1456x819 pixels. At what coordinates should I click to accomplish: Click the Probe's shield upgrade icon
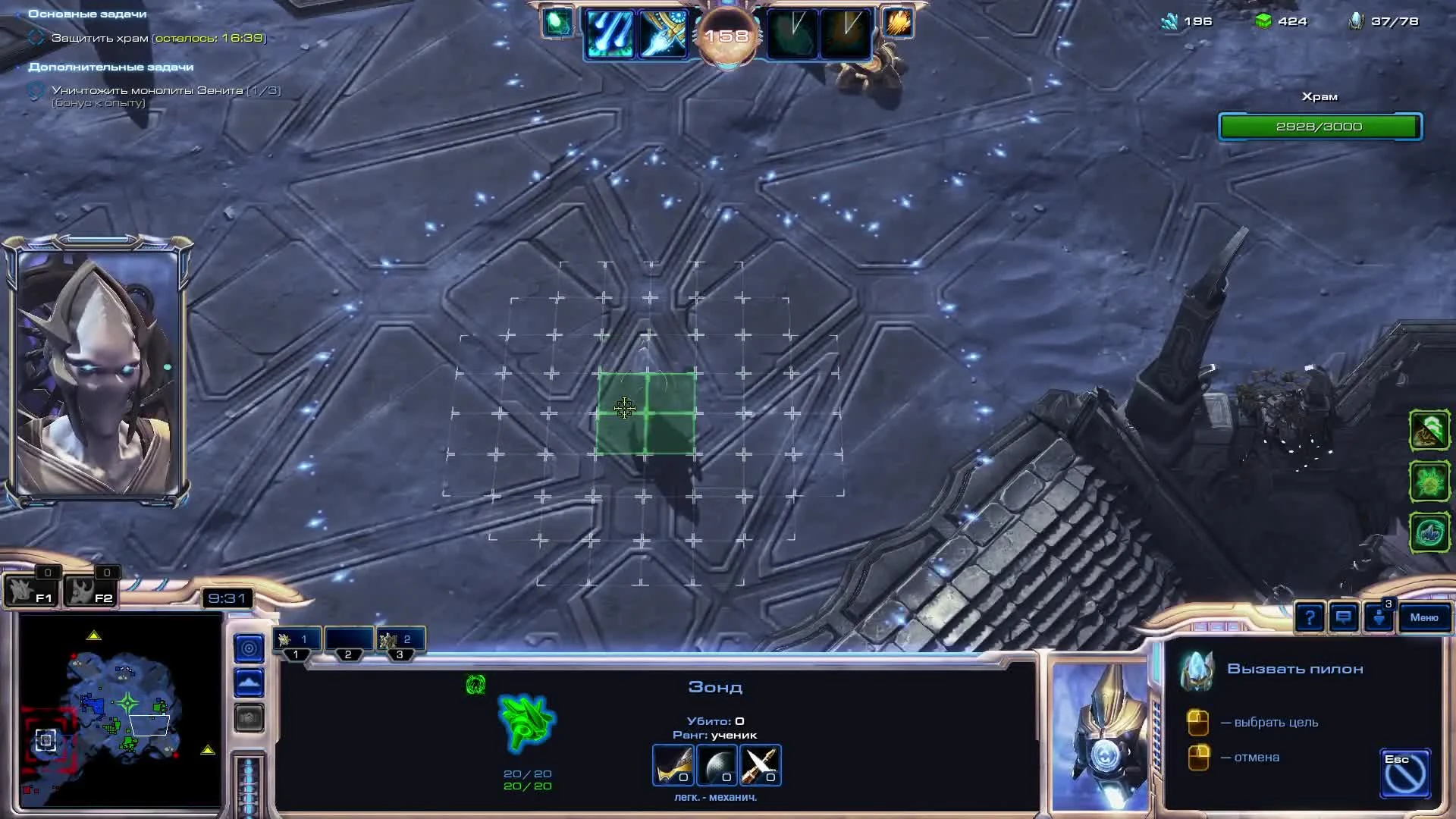[x=717, y=765]
